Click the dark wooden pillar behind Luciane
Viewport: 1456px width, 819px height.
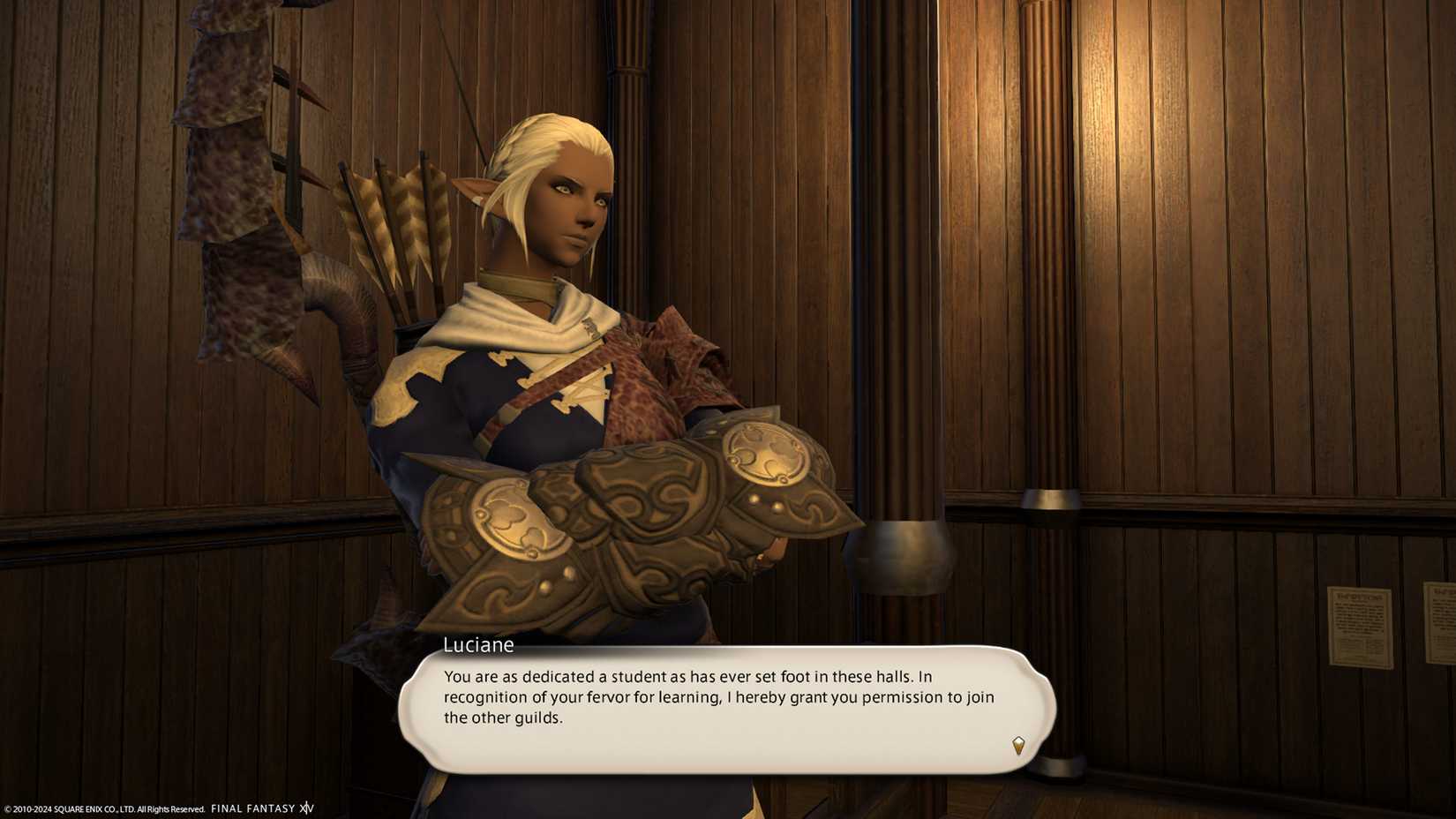click(900, 265)
